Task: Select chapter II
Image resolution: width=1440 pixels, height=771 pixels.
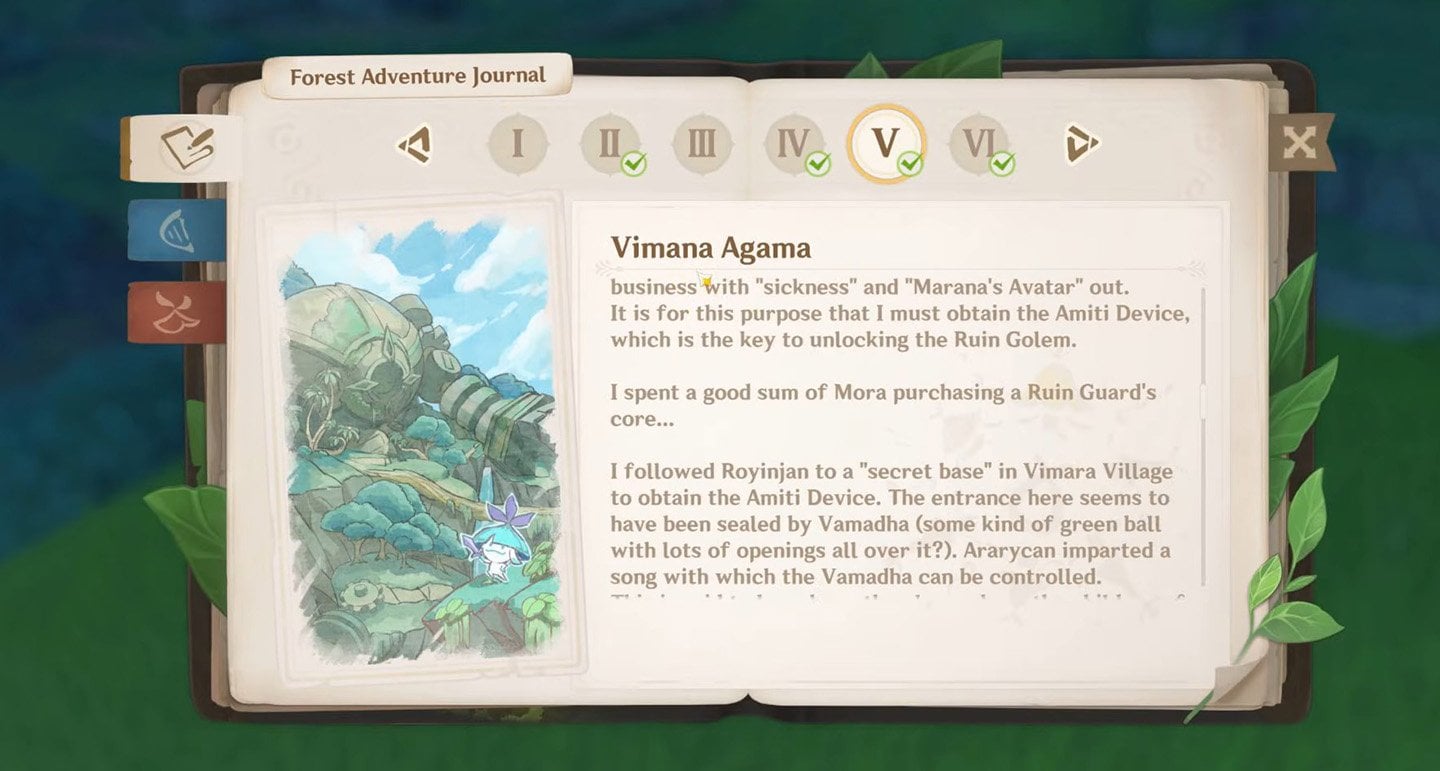Action: (x=610, y=144)
